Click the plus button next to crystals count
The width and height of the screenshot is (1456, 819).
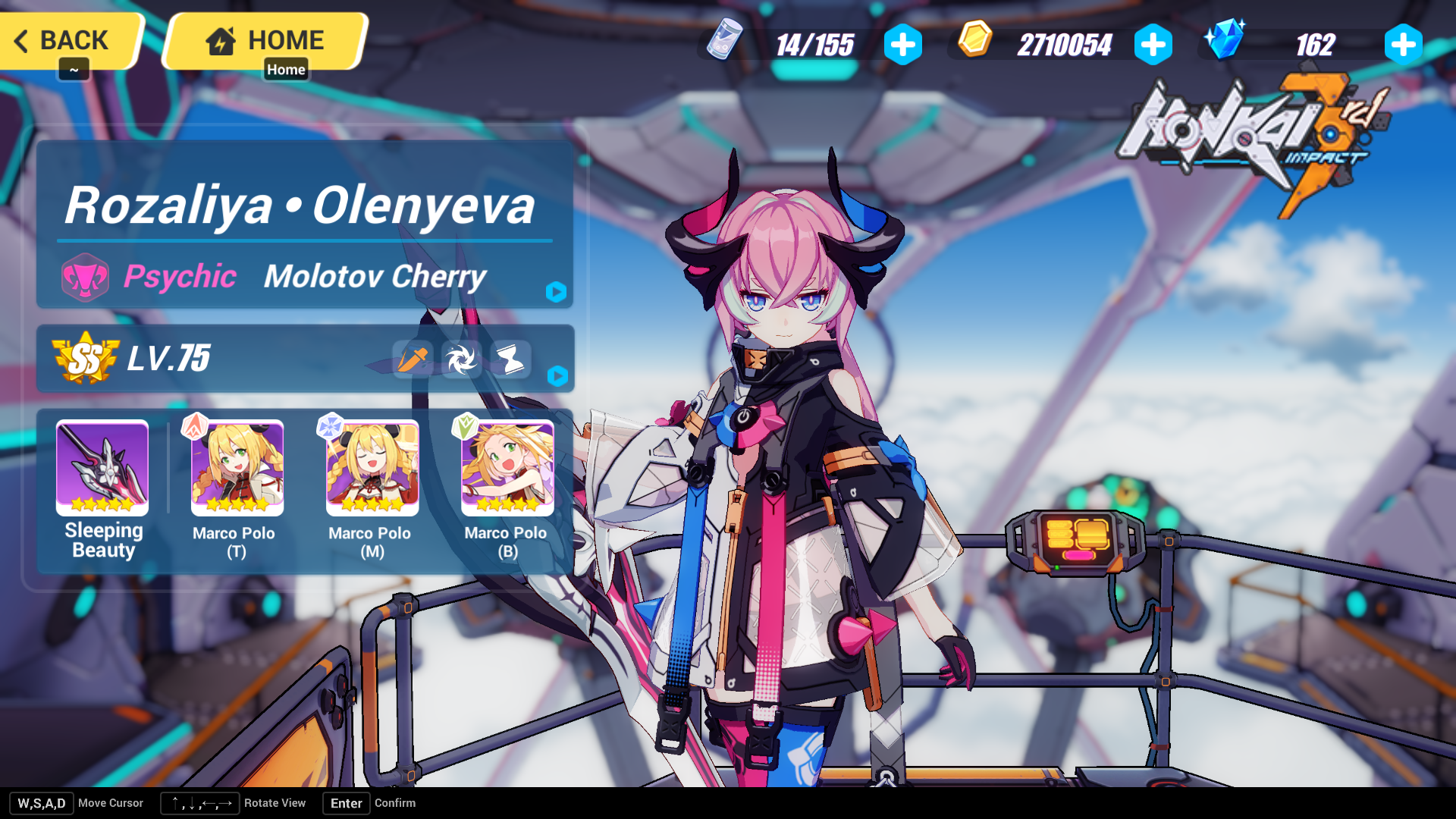tap(1403, 44)
